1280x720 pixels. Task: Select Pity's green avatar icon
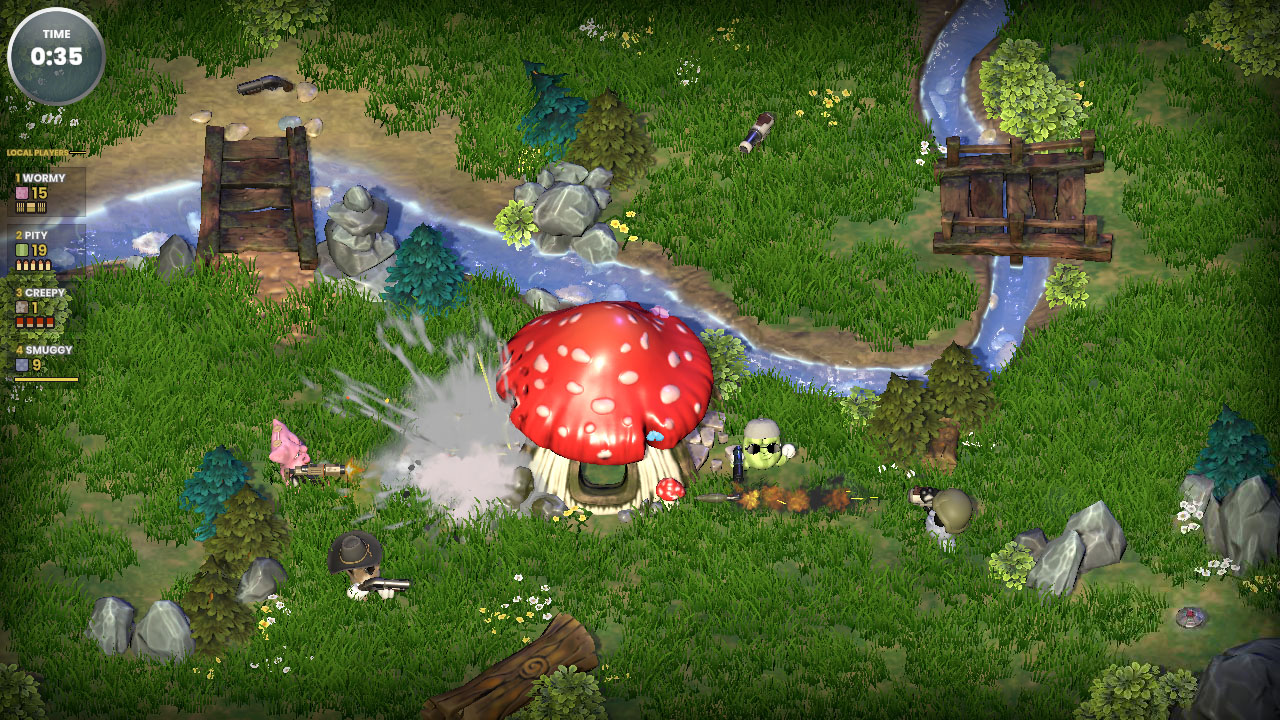[x=21, y=249]
